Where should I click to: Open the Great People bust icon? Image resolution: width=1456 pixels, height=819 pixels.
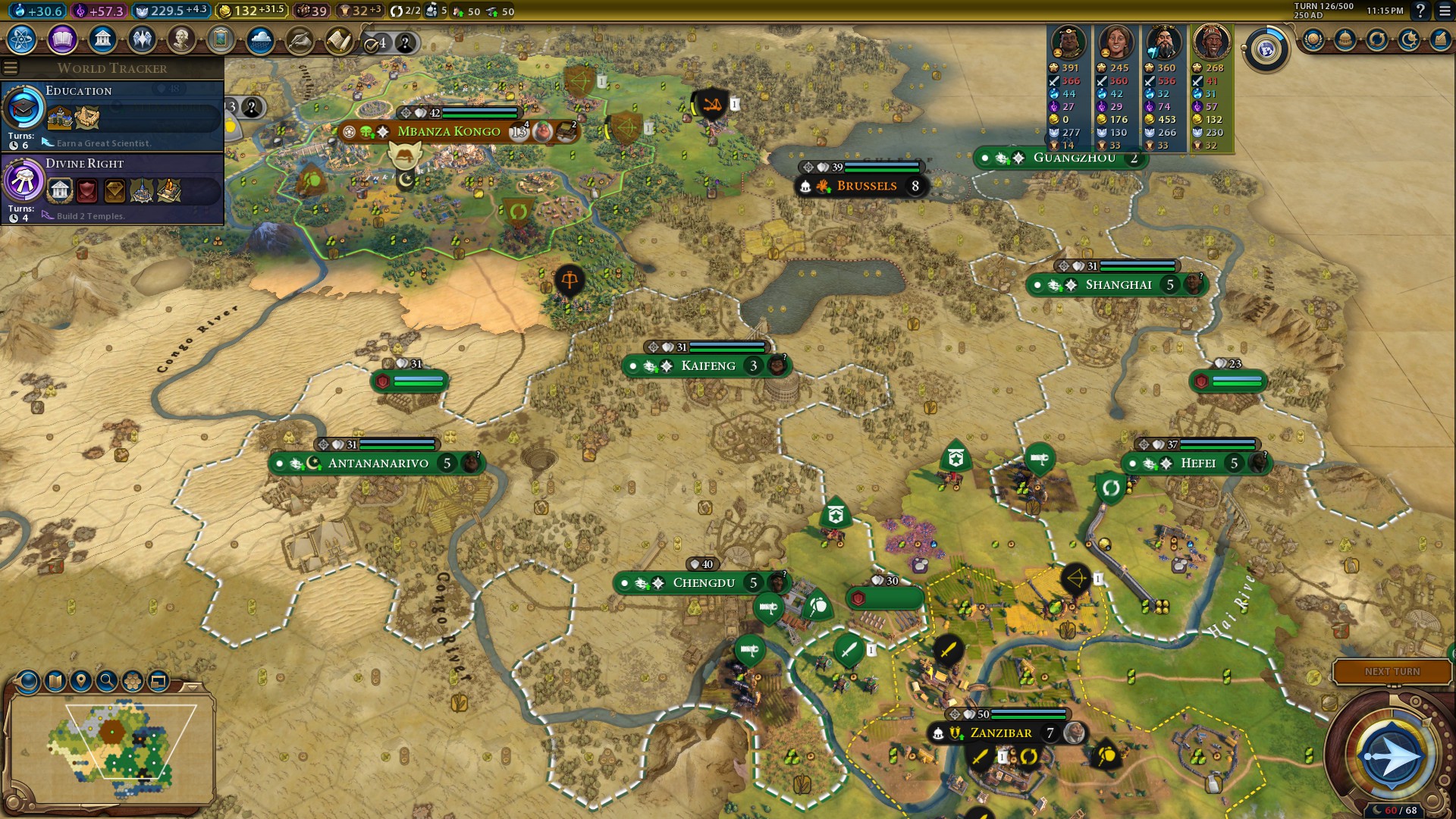click(181, 39)
